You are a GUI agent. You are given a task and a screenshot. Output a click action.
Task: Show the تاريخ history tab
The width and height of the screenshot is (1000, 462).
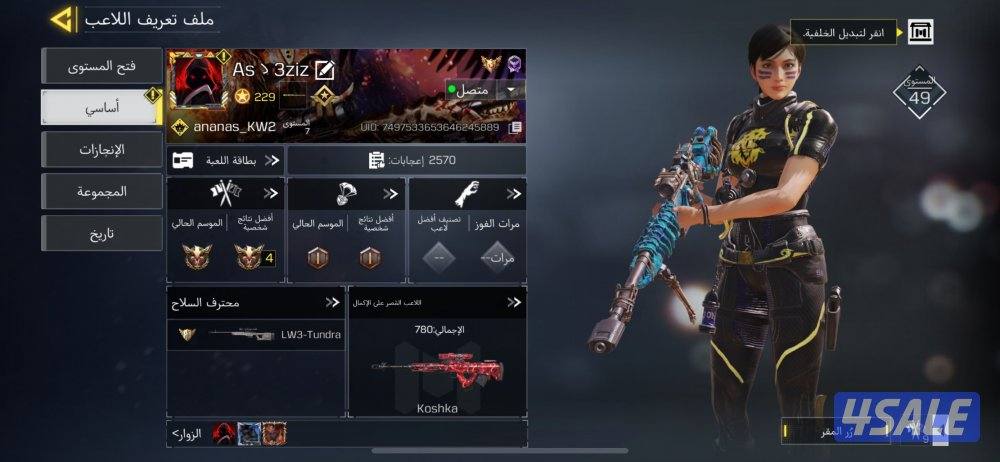[101, 233]
